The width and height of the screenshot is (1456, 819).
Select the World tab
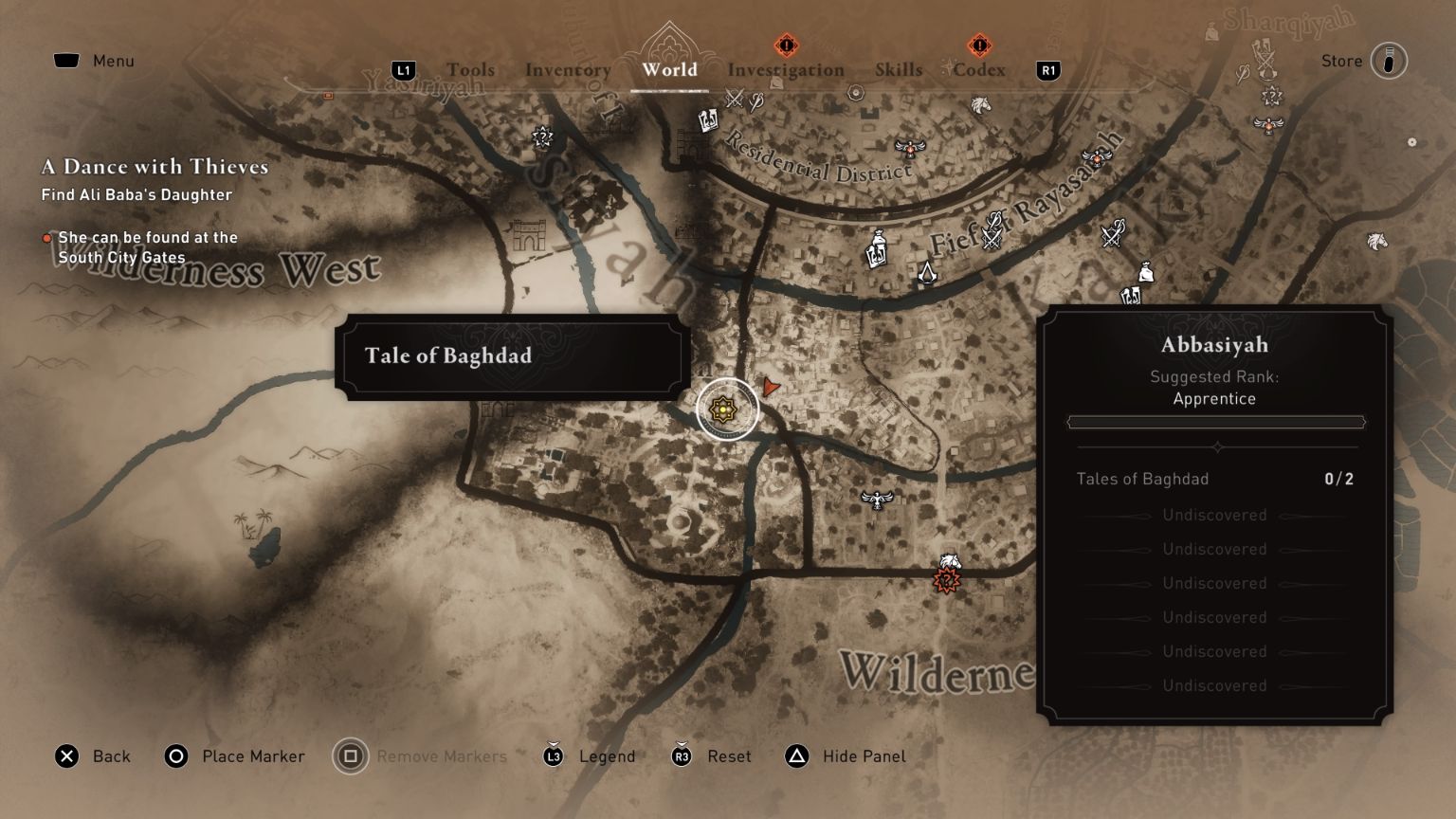pyautogui.click(x=669, y=70)
